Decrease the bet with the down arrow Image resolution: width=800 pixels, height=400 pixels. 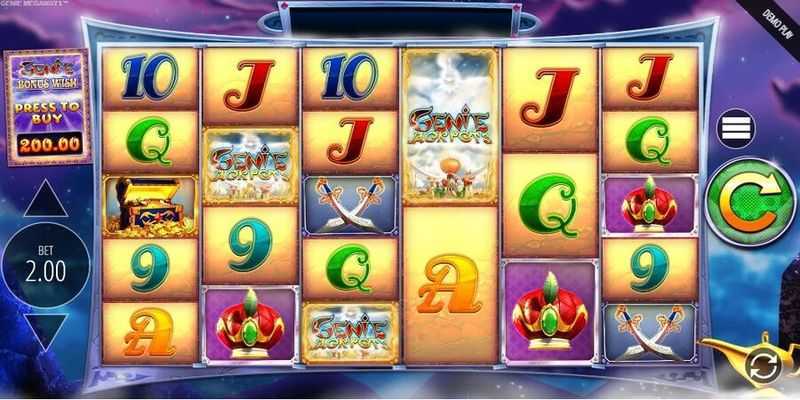47,329
